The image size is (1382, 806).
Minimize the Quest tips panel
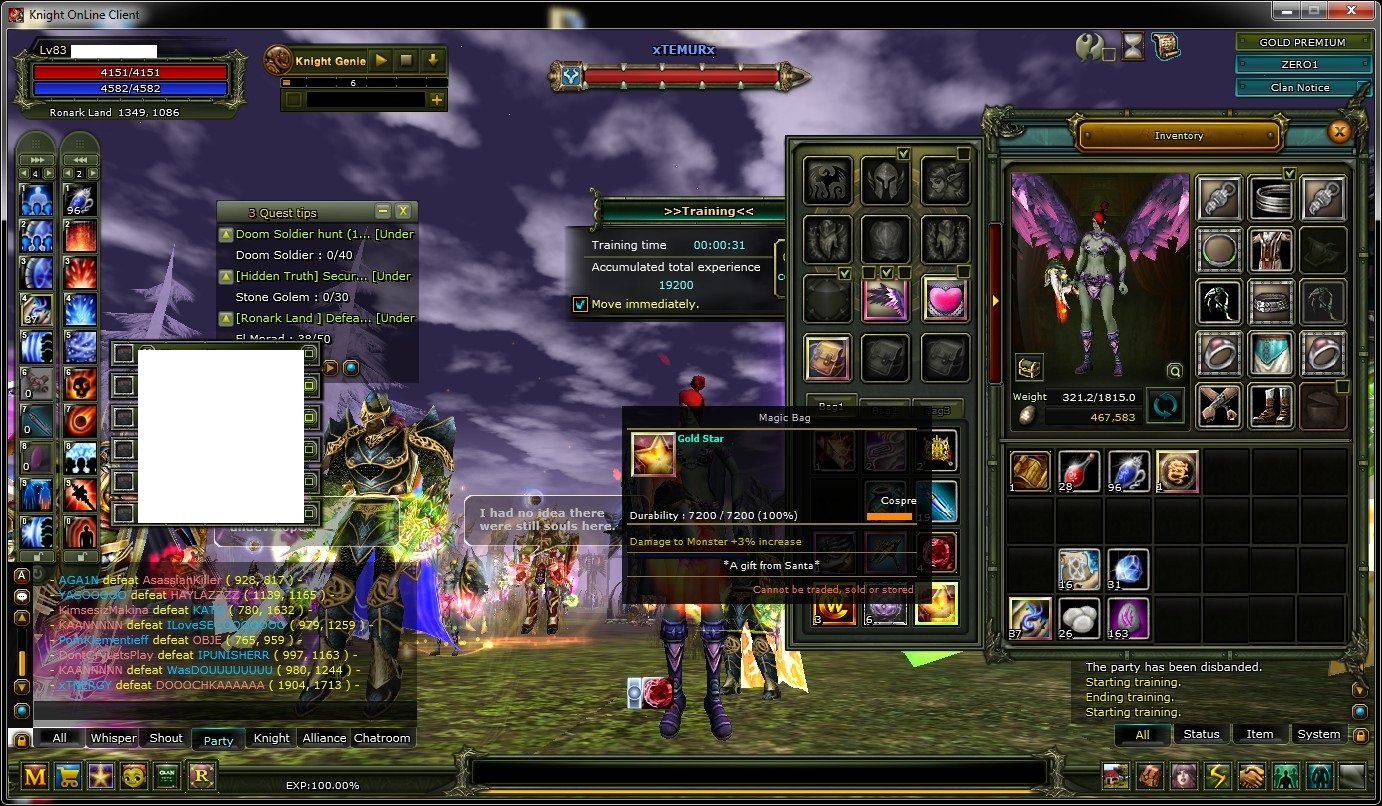tap(382, 211)
